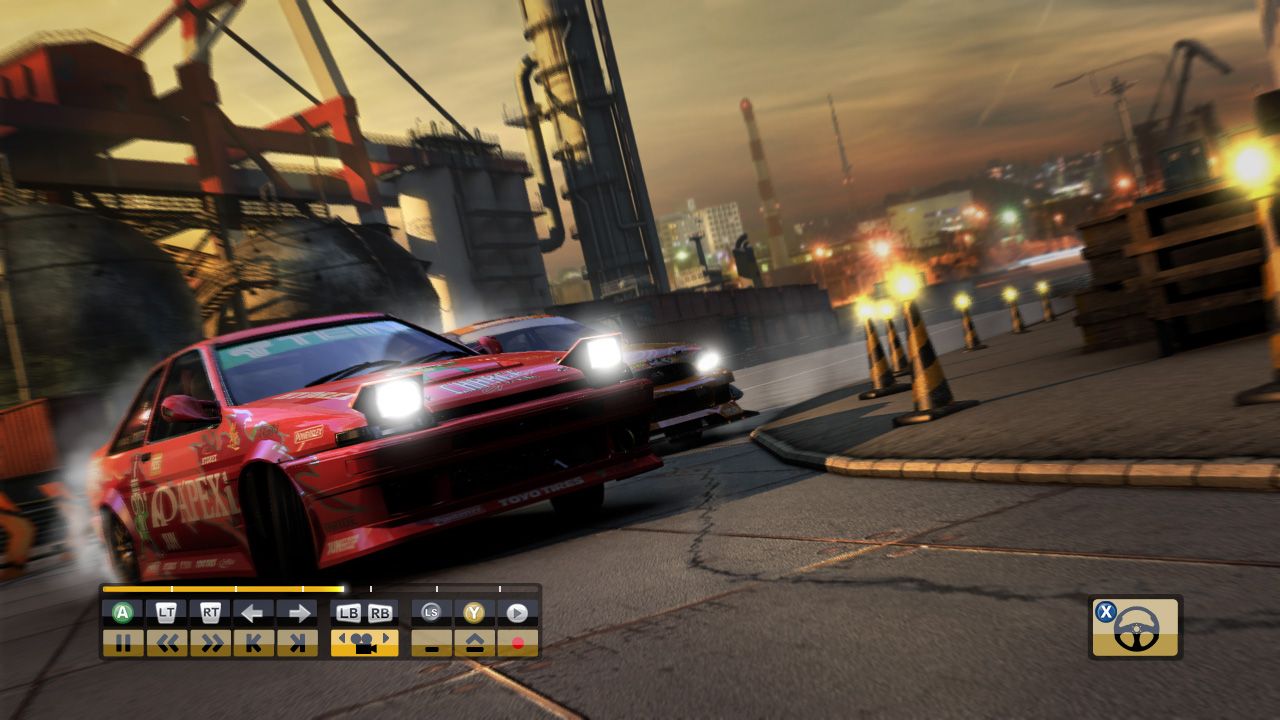The width and height of the screenshot is (1280, 720).
Task: Fast forward the replay
Action: click(212, 643)
